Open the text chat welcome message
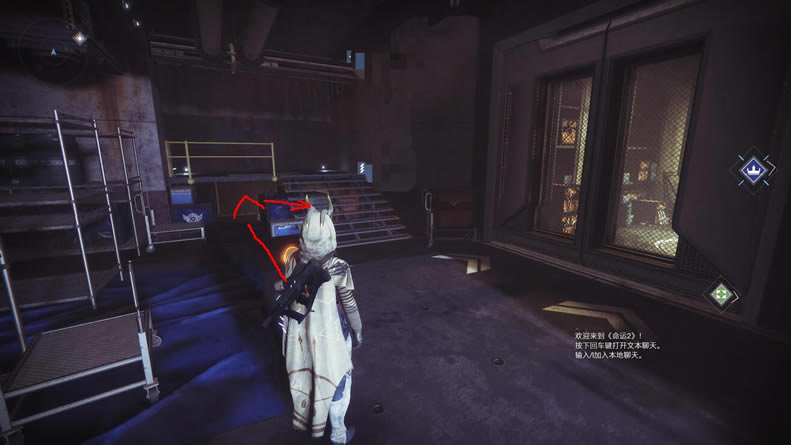The width and height of the screenshot is (791, 445). click(x=617, y=346)
